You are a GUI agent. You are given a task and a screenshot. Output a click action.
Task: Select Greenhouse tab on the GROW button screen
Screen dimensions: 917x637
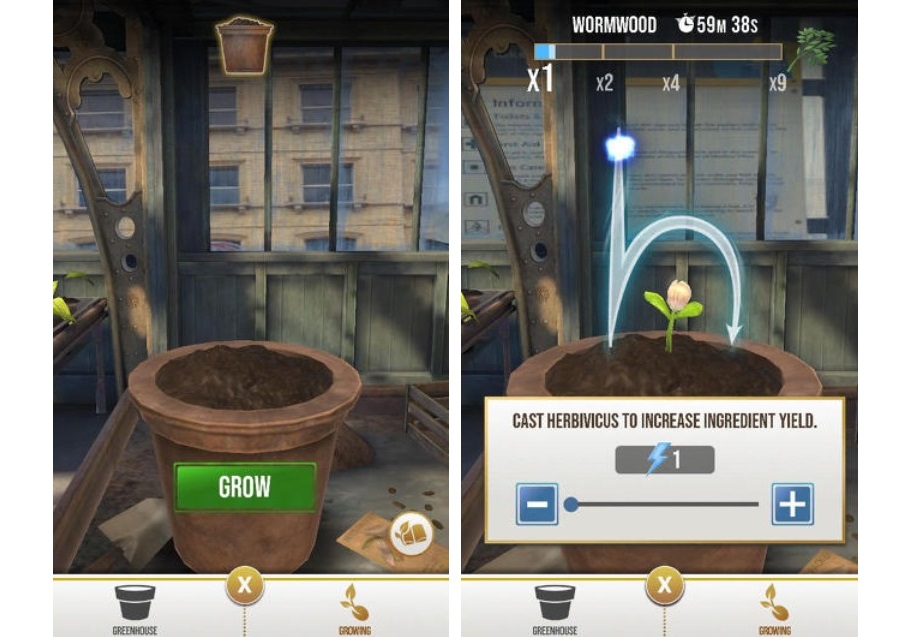(135, 608)
